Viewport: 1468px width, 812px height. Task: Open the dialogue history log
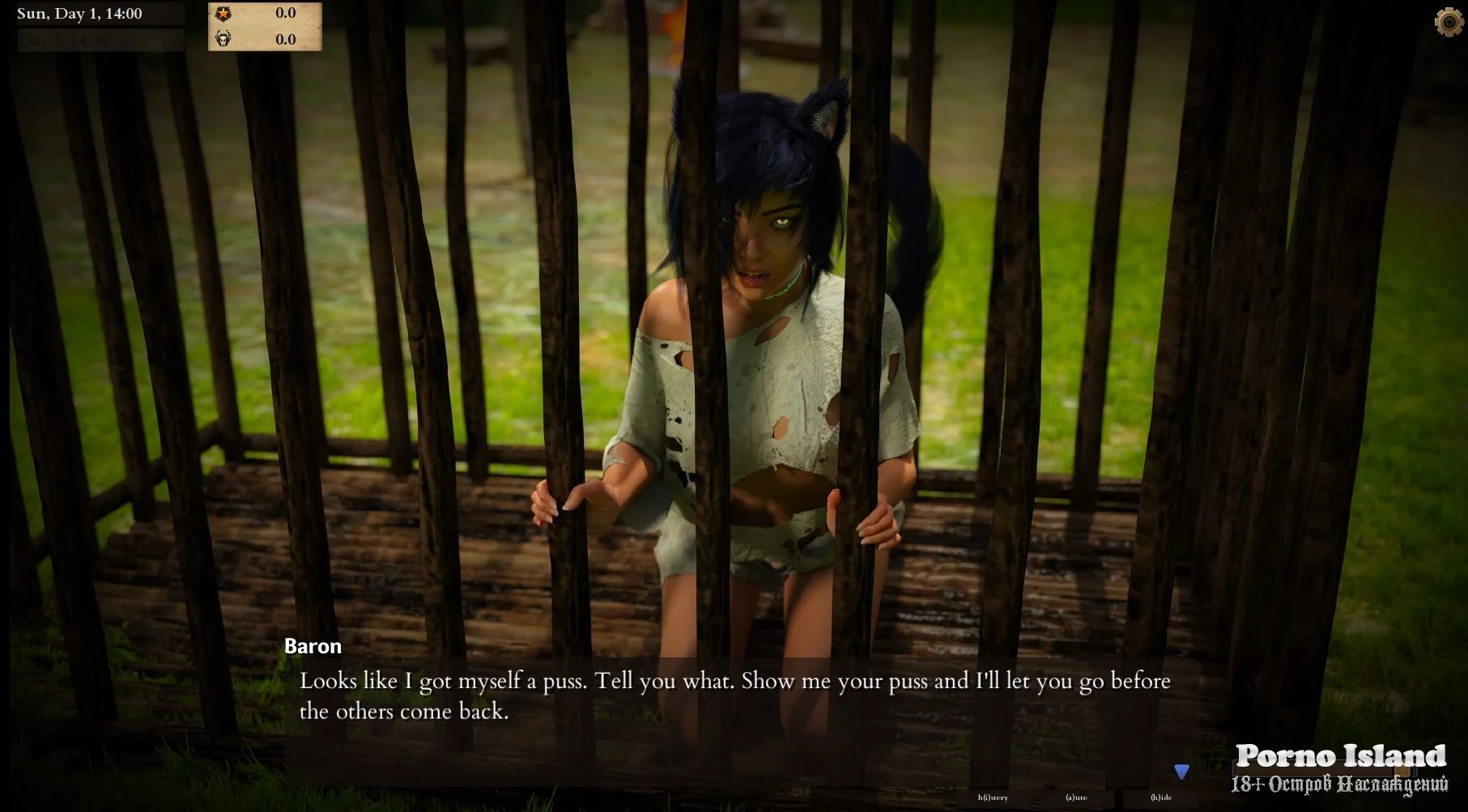[x=993, y=797]
